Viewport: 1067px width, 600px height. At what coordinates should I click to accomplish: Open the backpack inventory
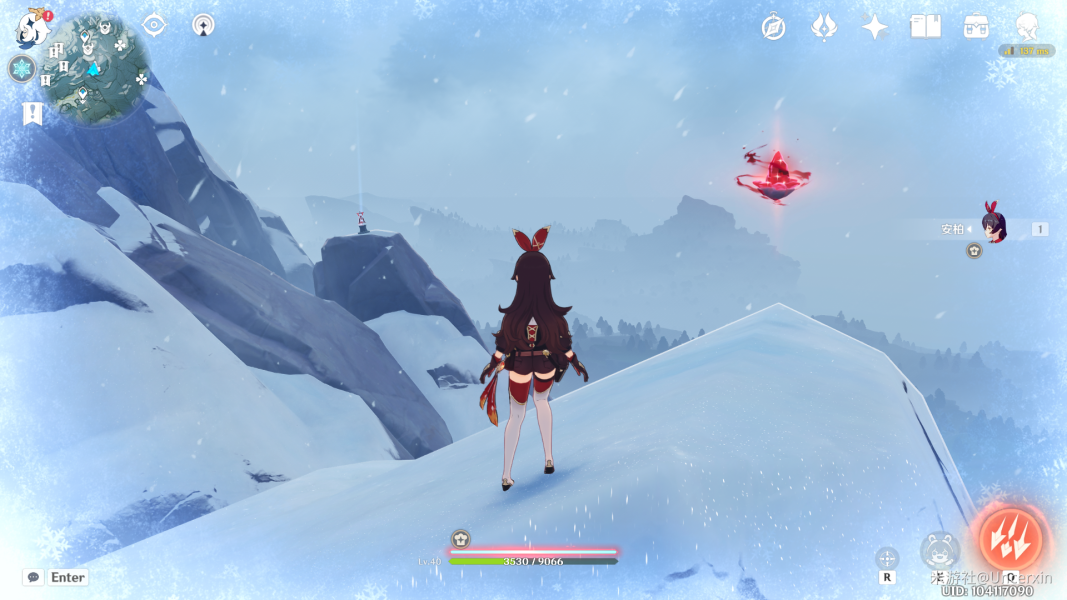977,27
